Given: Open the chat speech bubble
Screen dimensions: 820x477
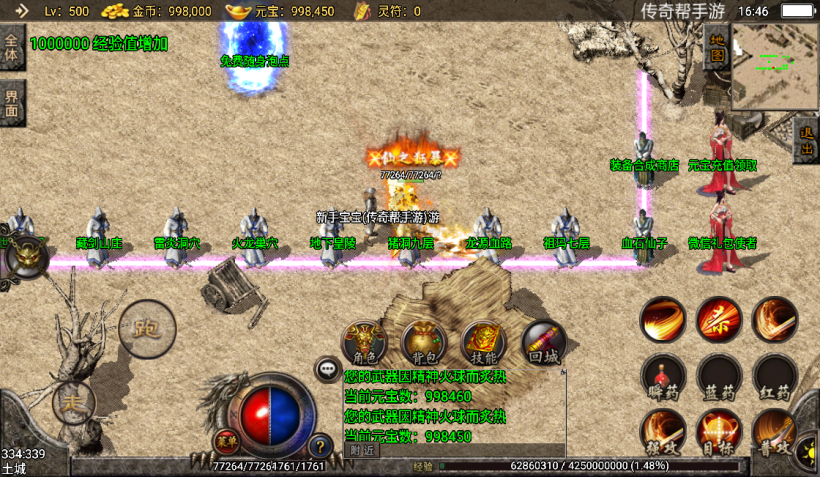Looking at the screenshot, I should tap(327, 369).
